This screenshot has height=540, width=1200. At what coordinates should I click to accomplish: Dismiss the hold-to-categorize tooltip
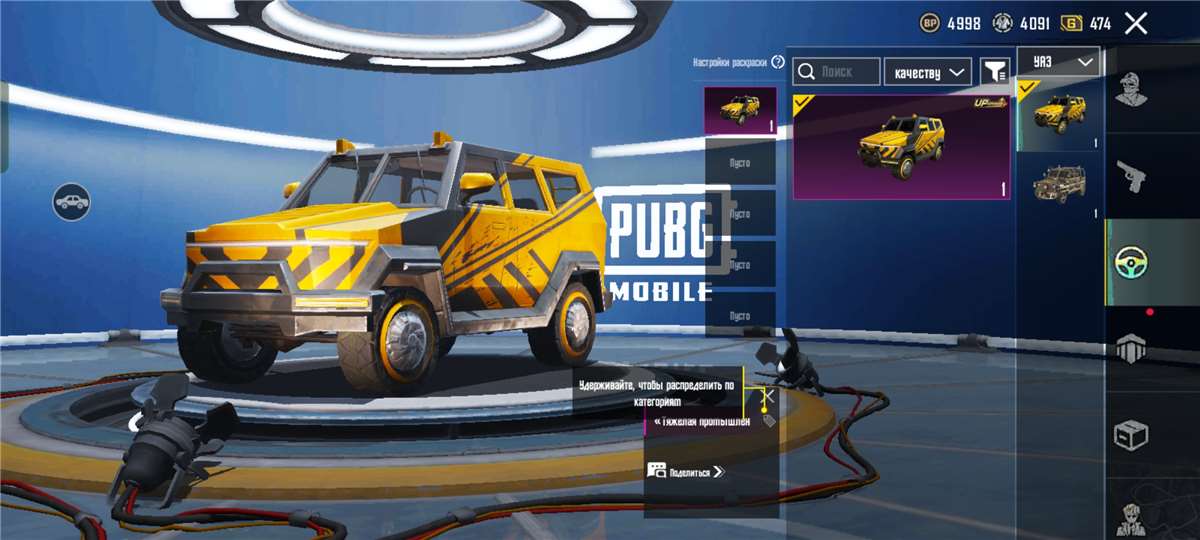pos(769,395)
